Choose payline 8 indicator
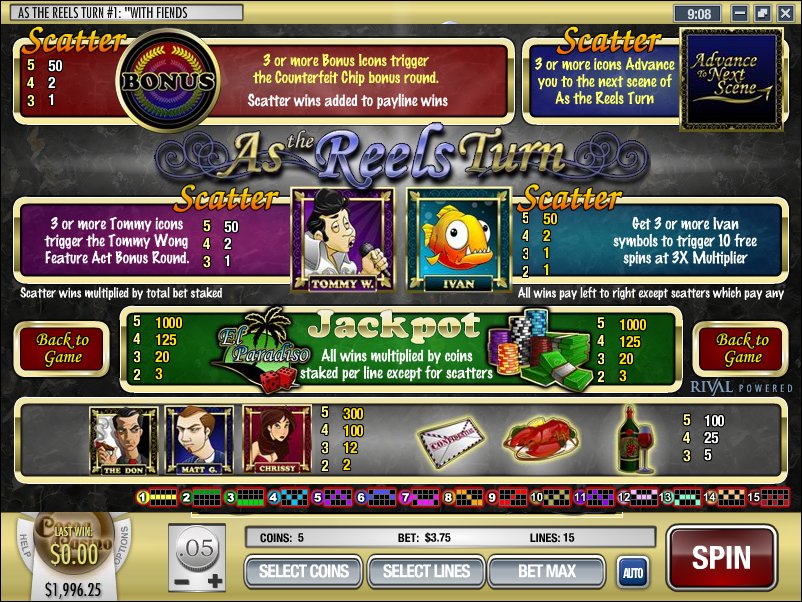802x602 pixels. pyautogui.click(x=448, y=497)
